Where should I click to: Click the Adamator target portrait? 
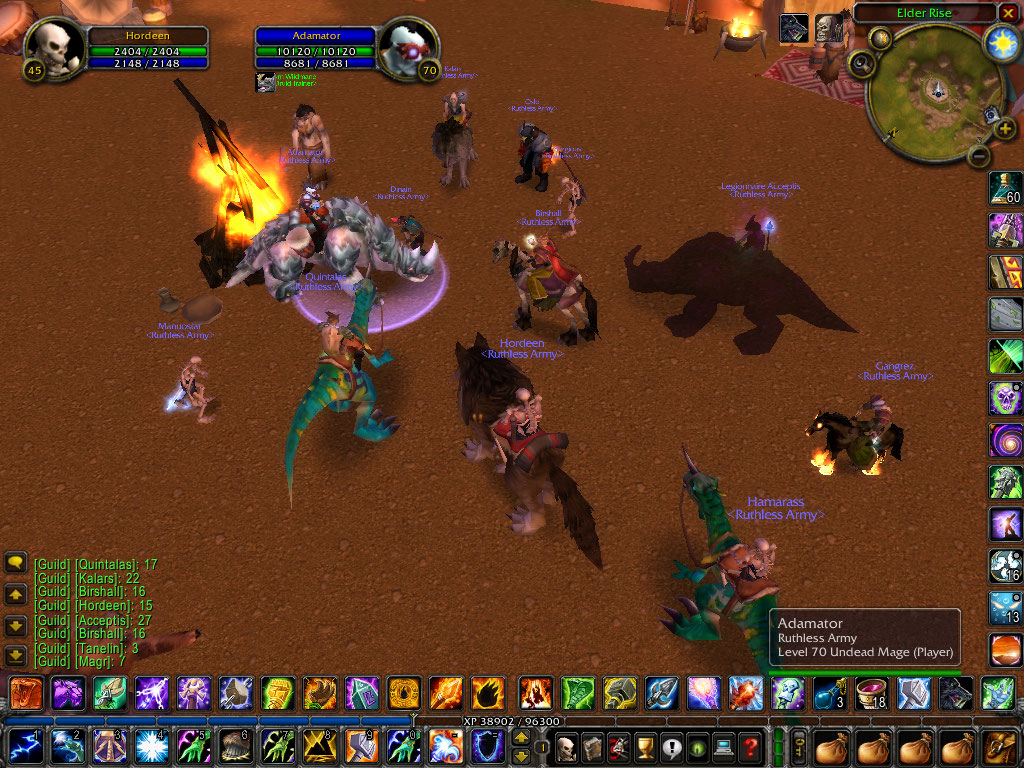click(x=408, y=49)
